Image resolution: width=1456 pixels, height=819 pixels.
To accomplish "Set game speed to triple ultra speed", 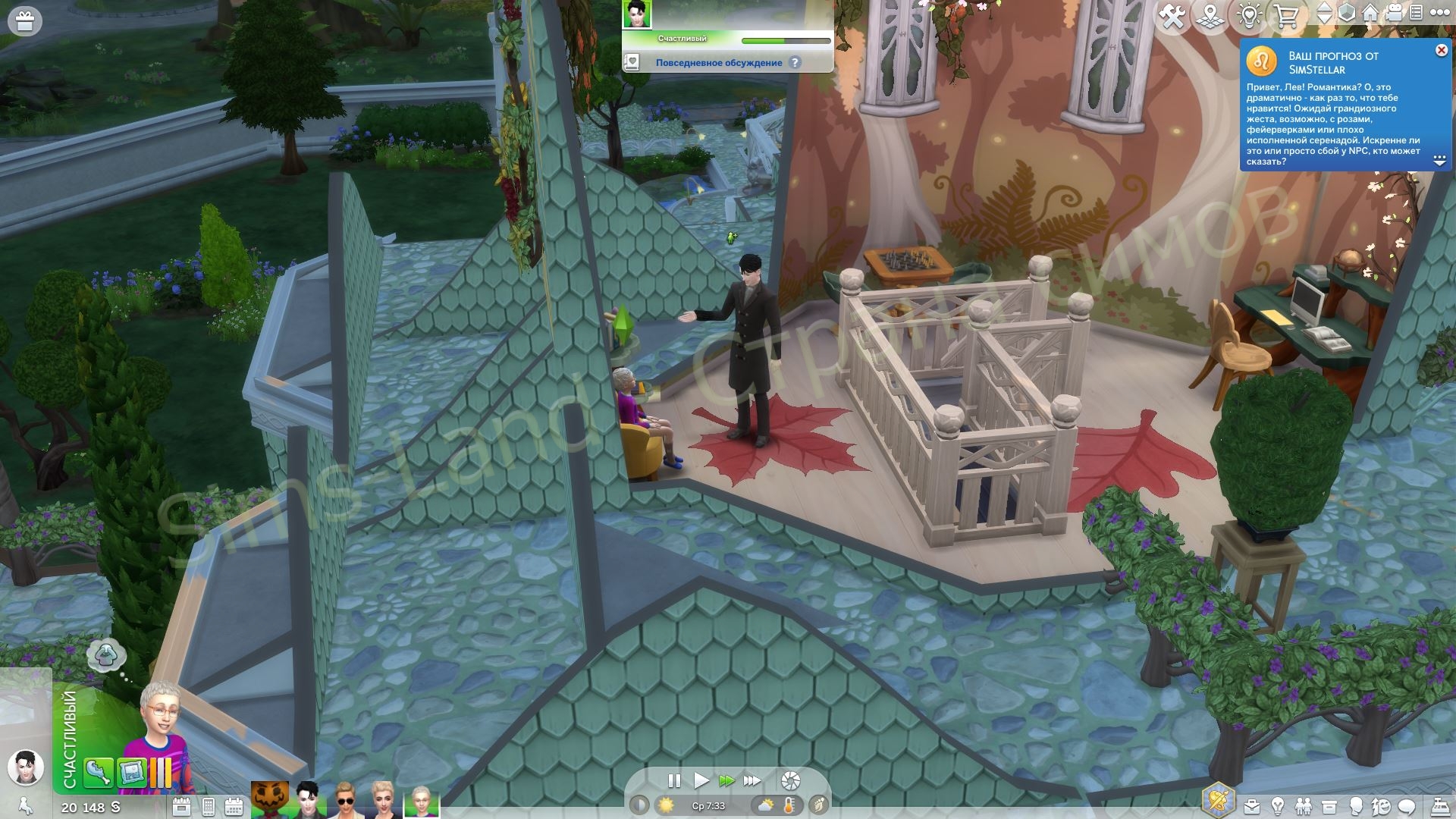I will [752, 780].
